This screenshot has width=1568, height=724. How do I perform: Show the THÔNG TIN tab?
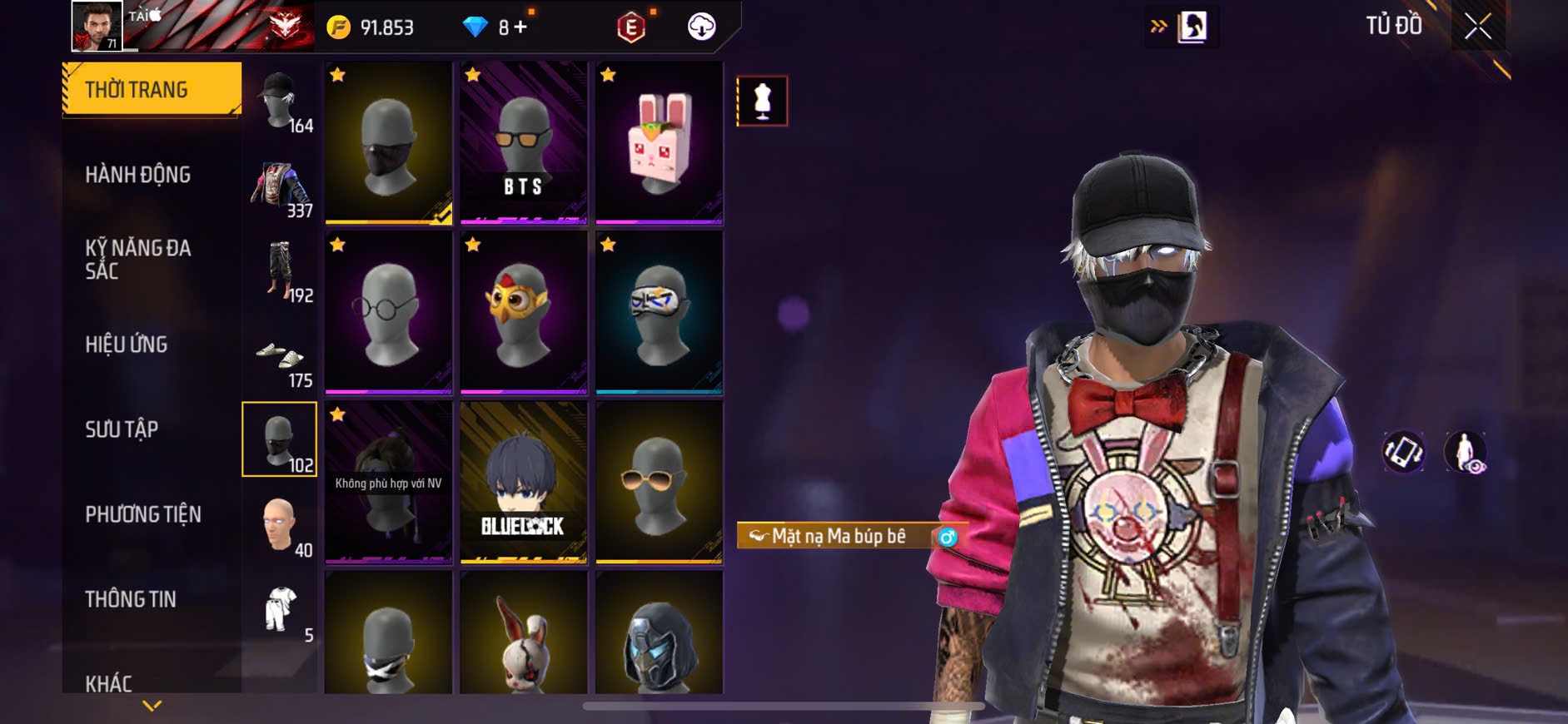click(131, 599)
